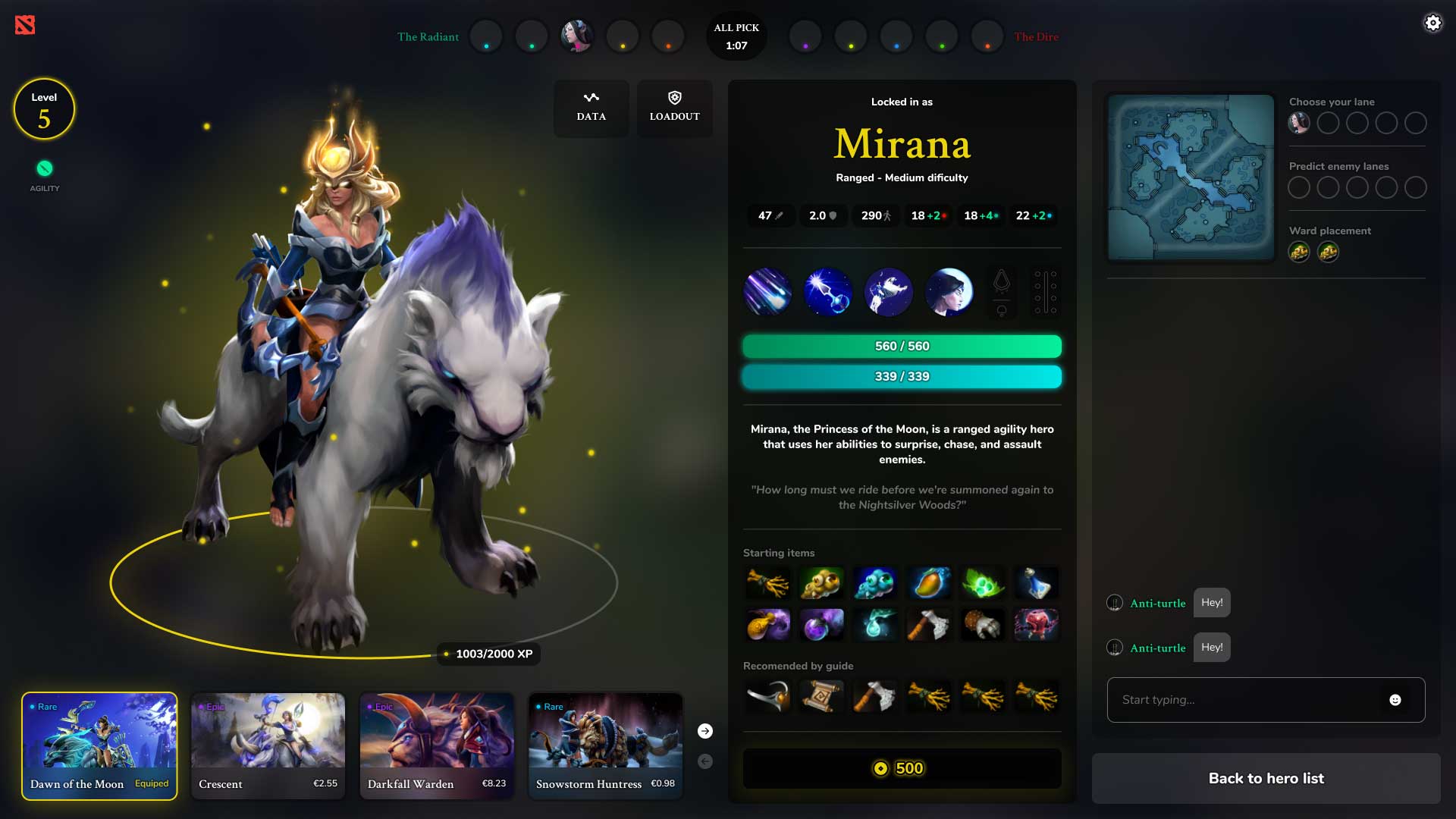Inspect the Leap ability icon
Image resolution: width=1456 pixels, height=819 pixels.
(x=889, y=292)
